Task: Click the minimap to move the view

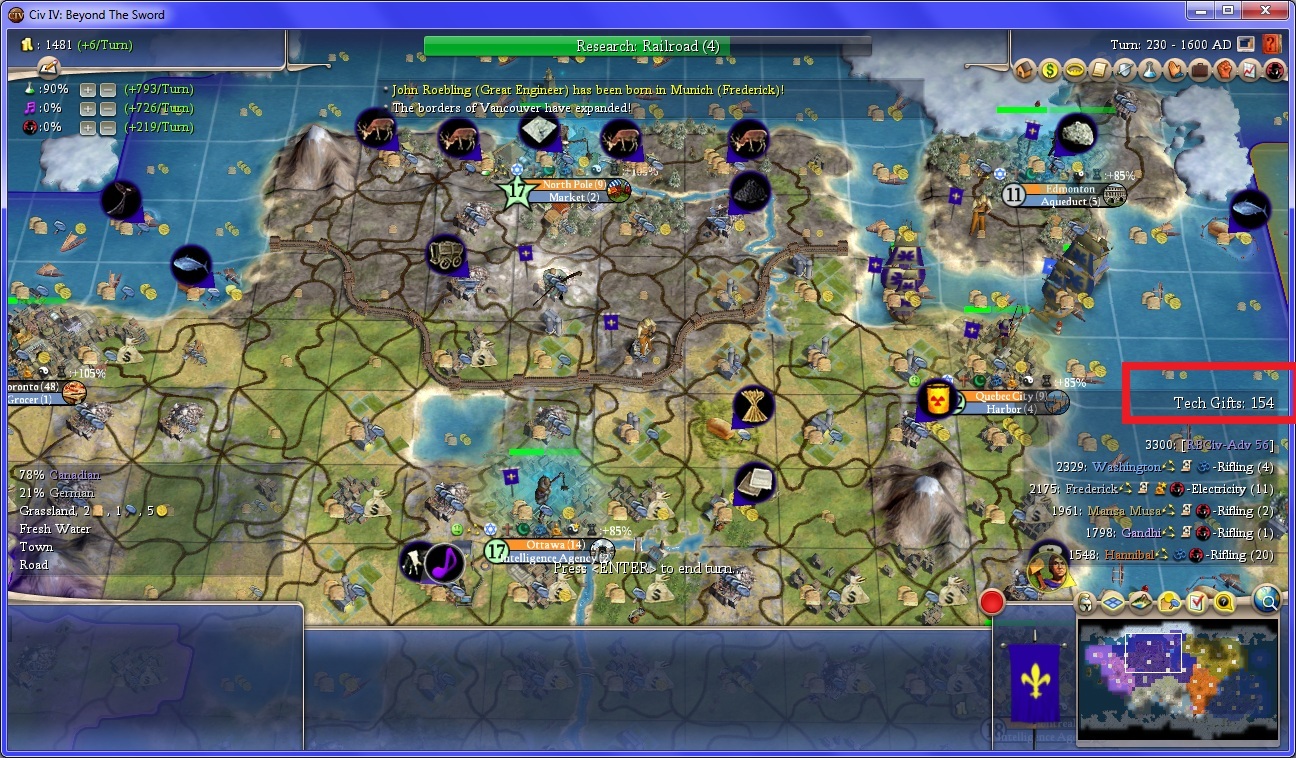Action: pos(1178,682)
